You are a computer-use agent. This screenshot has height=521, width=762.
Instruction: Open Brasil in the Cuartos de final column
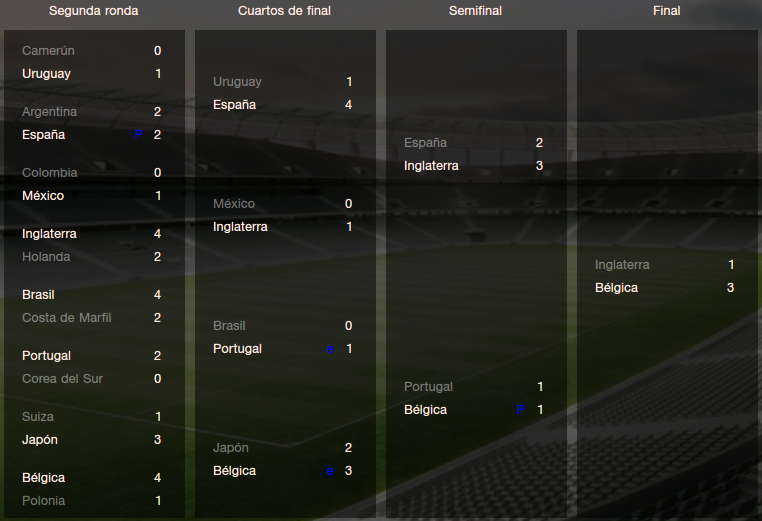tap(229, 326)
